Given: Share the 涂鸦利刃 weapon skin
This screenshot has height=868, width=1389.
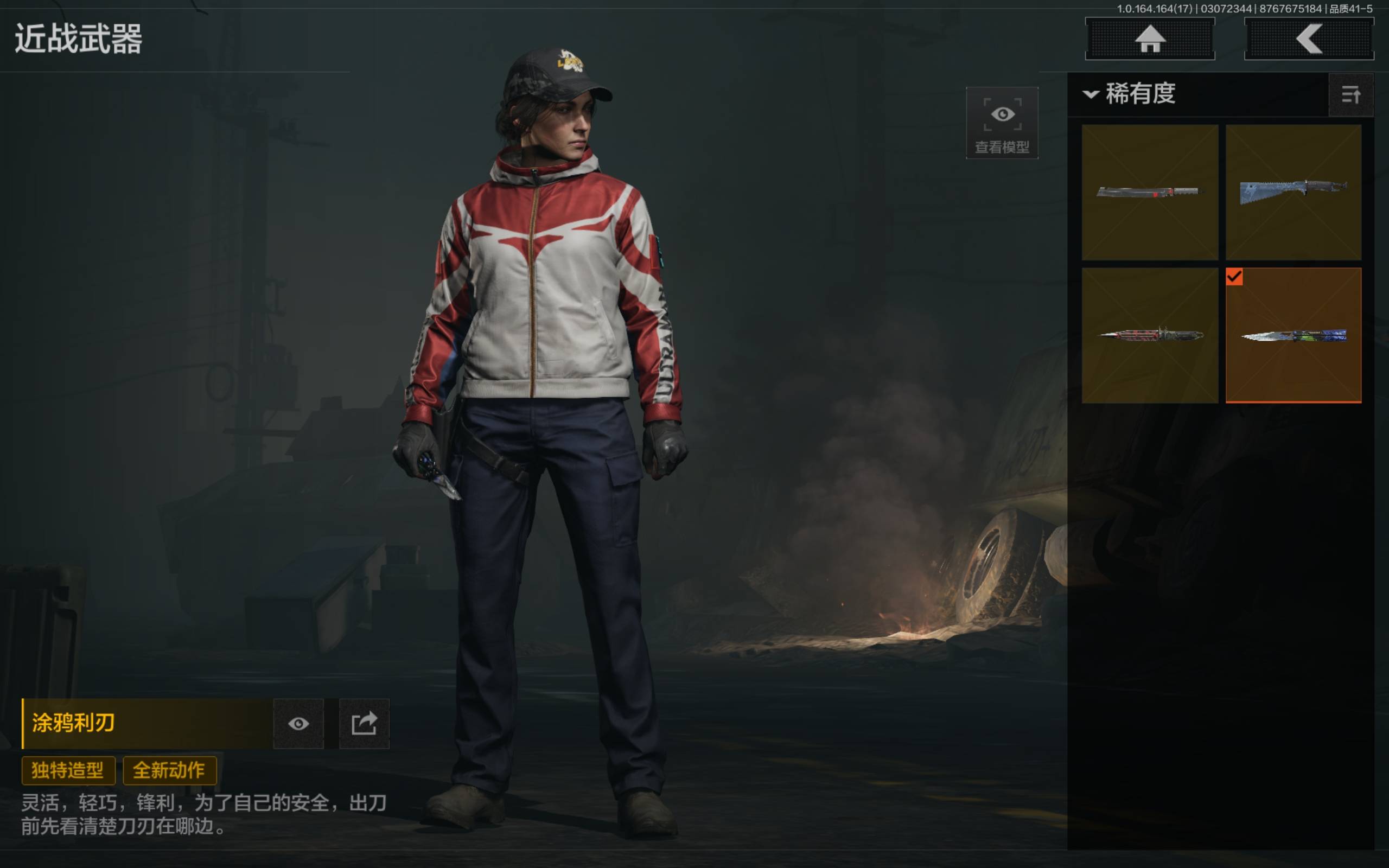Looking at the screenshot, I should (364, 723).
